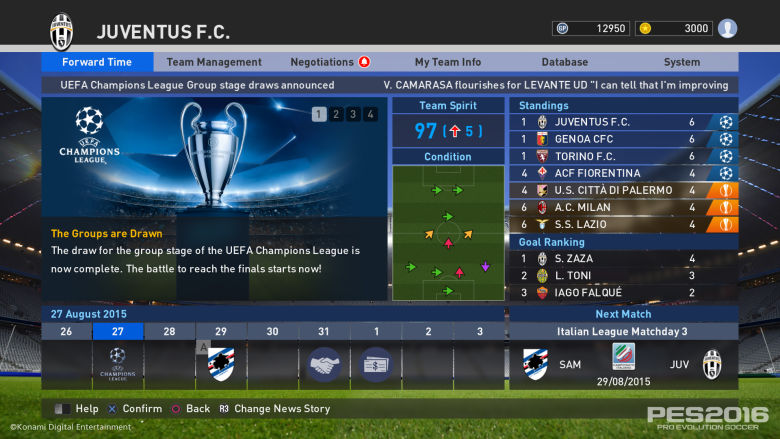Open the Next Match SAM vs JUV panel
The height and width of the screenshot is (439, 780).
(x=624, y=363)
